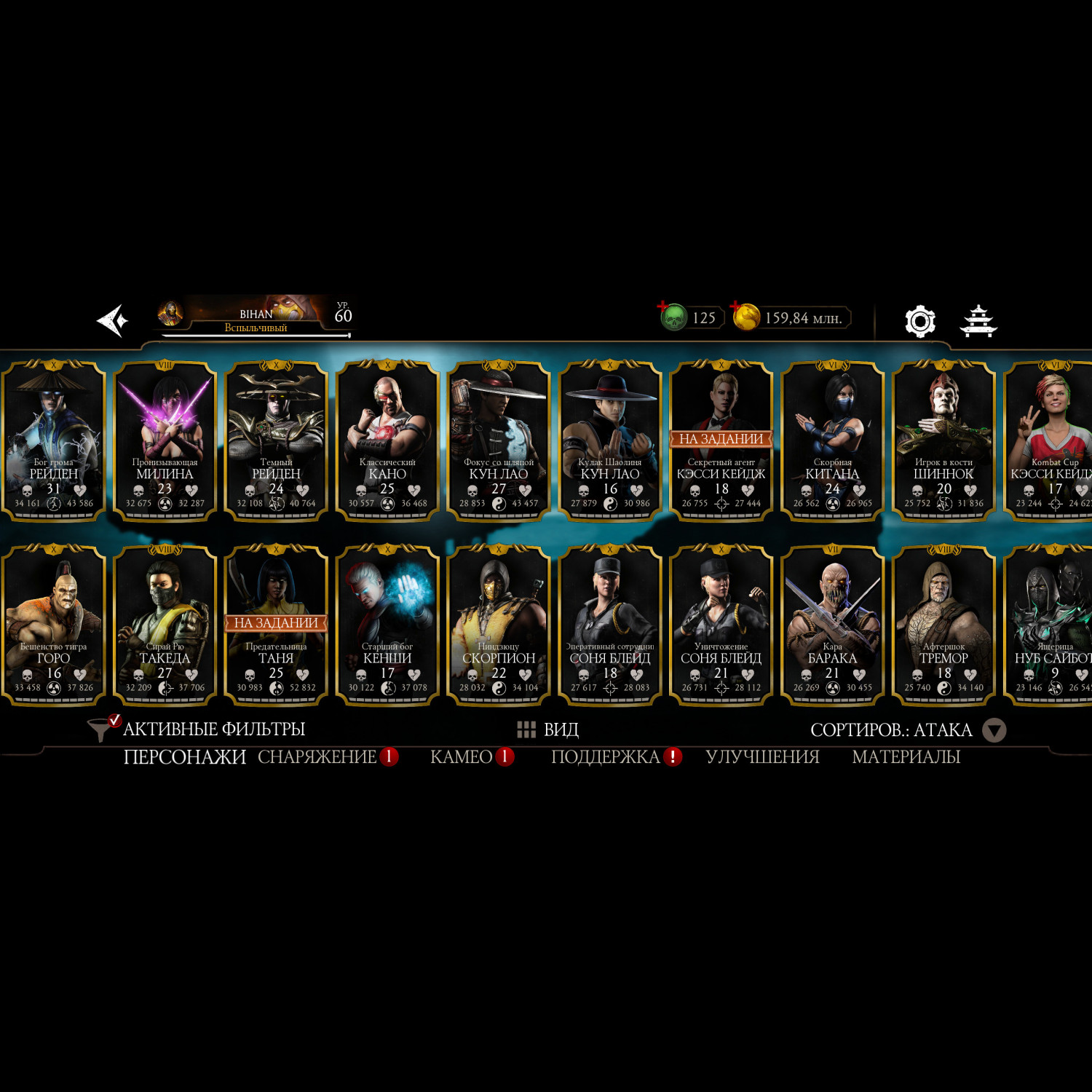
Task: Go back using the arrow button
Action: [x=113, y=320]
